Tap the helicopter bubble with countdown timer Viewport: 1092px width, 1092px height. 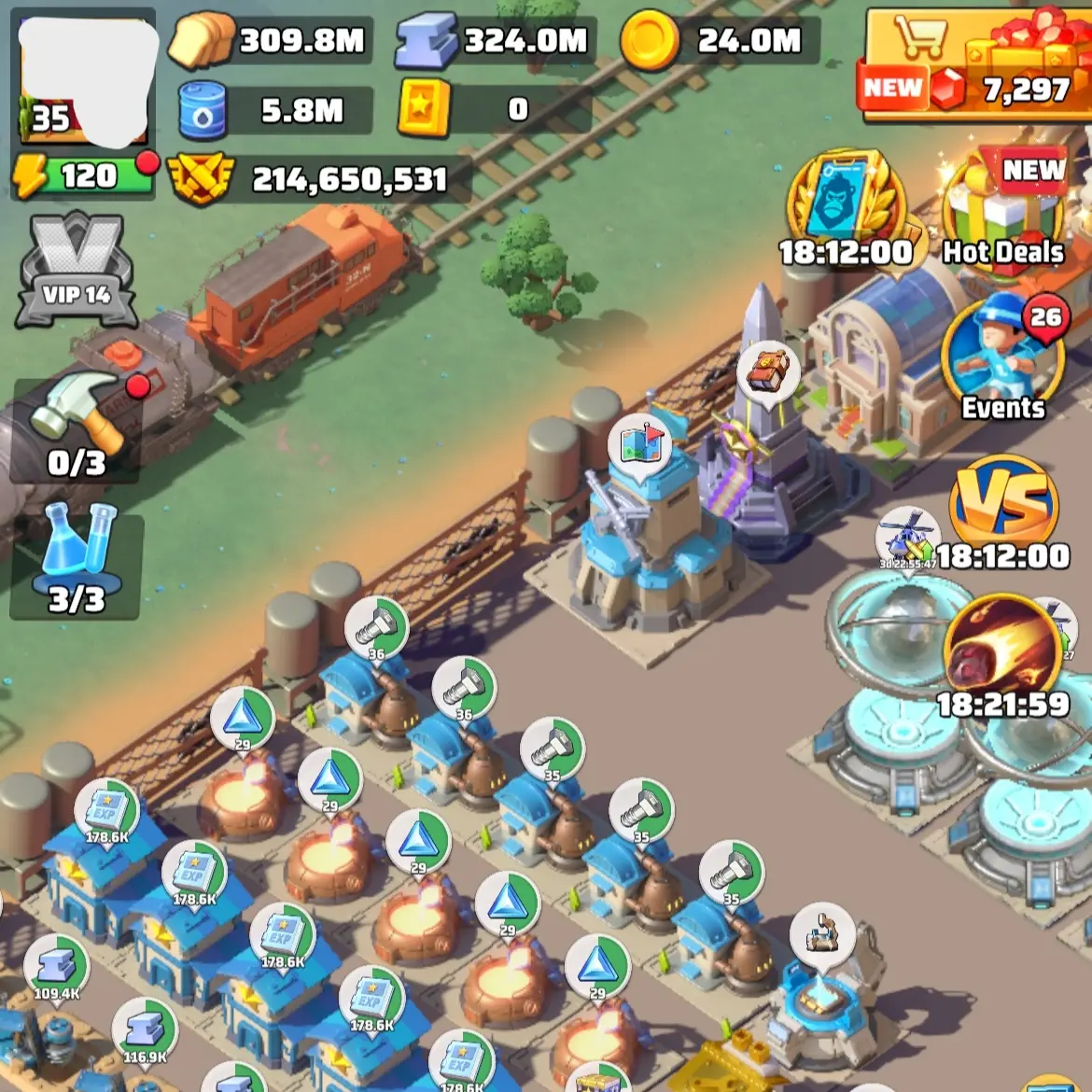pyautogui.click(x=905, y=539)
